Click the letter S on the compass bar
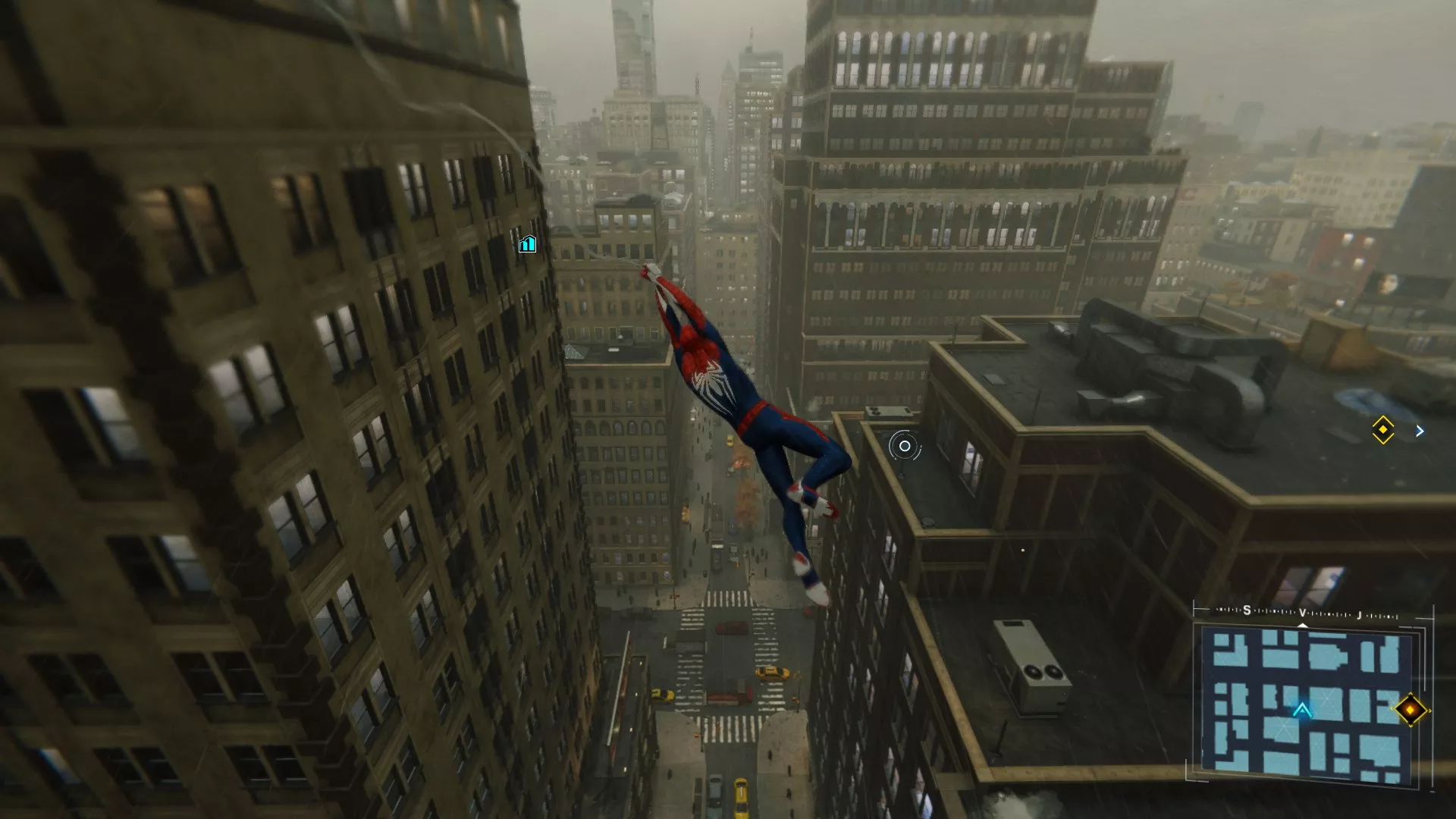Screen dimensions: 1456x819 tap(1247, 610)
